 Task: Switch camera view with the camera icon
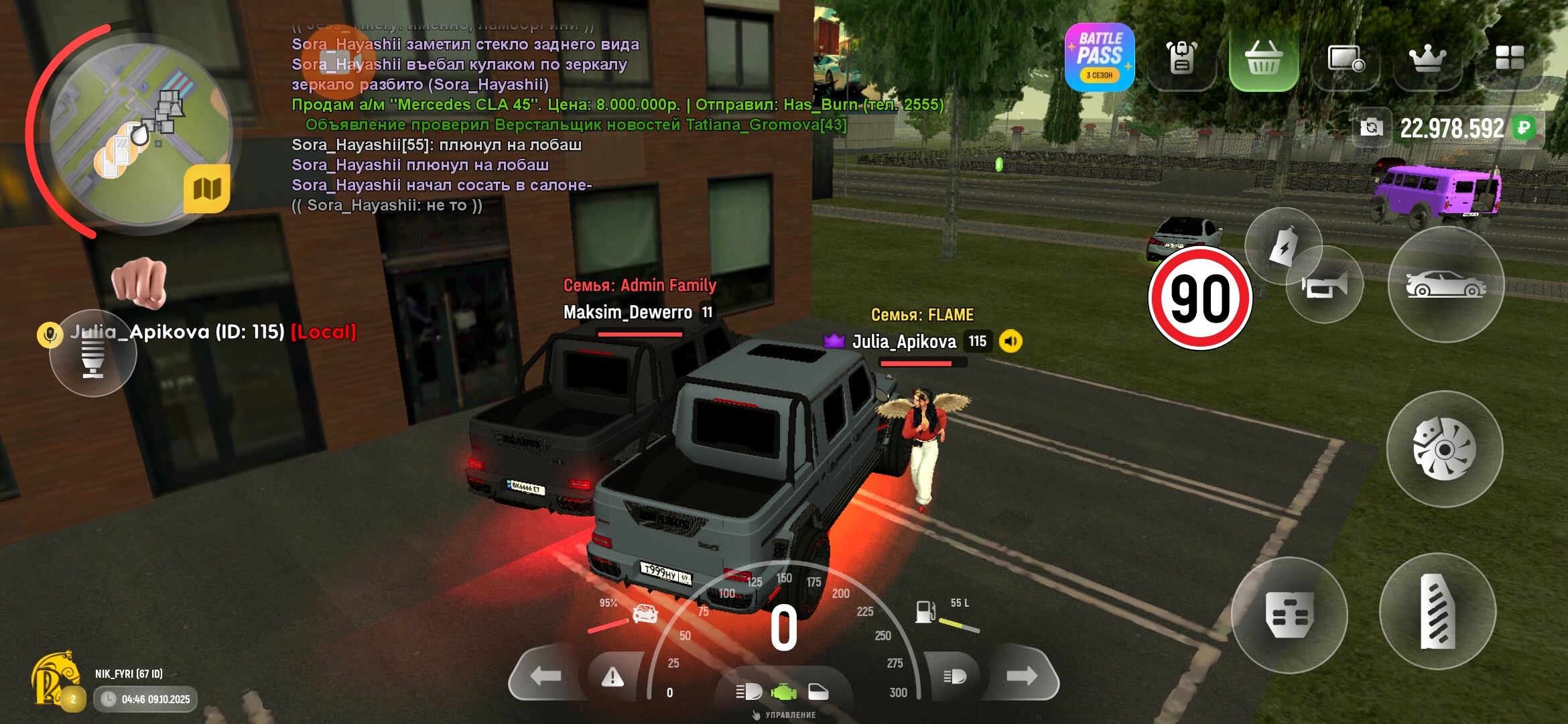[x=1371, y=127]
